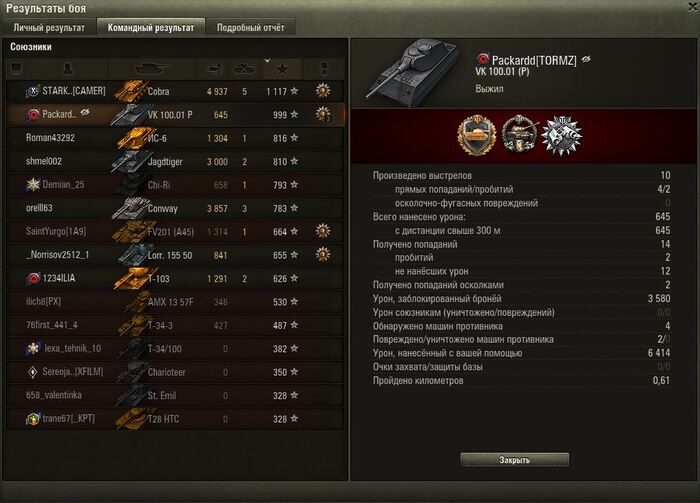Choose Roman43292's row with ИС-6
The height and width of the screenshot is (503, 700).
click(175, 138)
